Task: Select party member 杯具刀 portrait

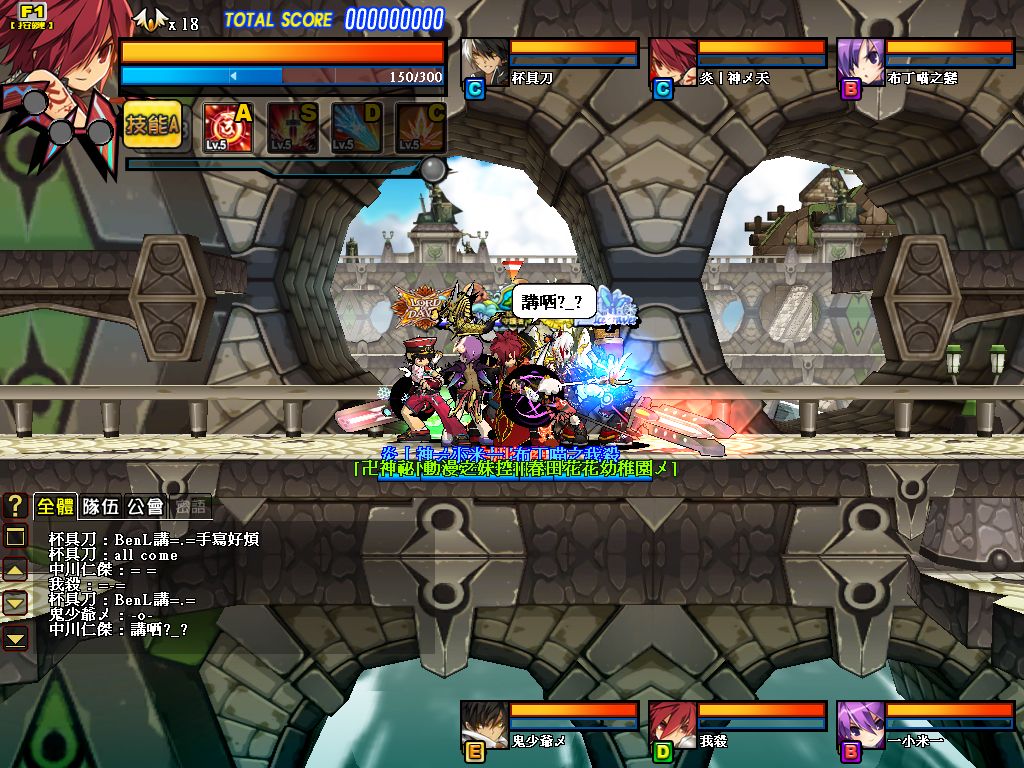Action: pos(484,62)
